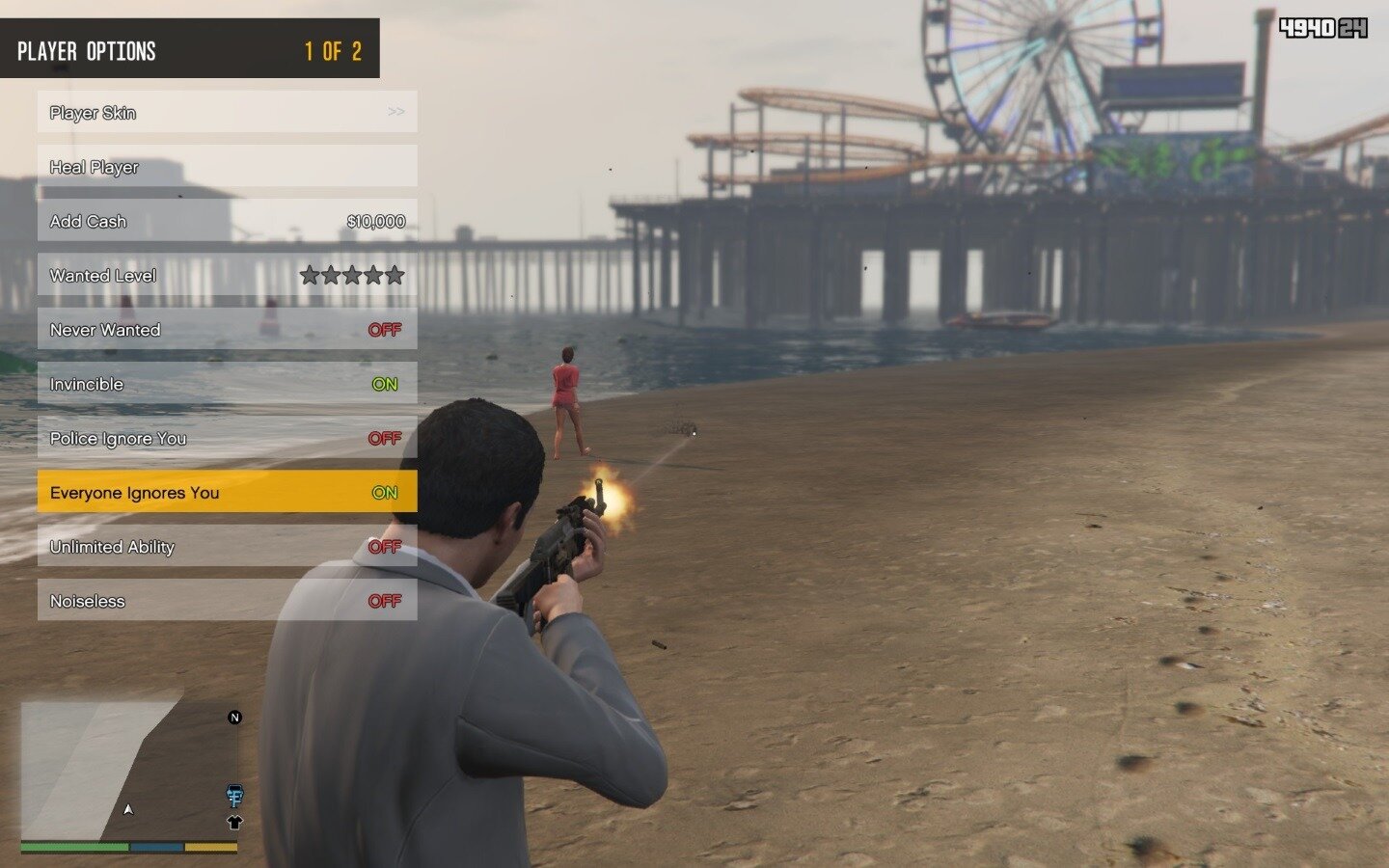Viewport: 1389px width, 868px height.
Task: Turn on the Noiseless option
Action: pos(227,601)
